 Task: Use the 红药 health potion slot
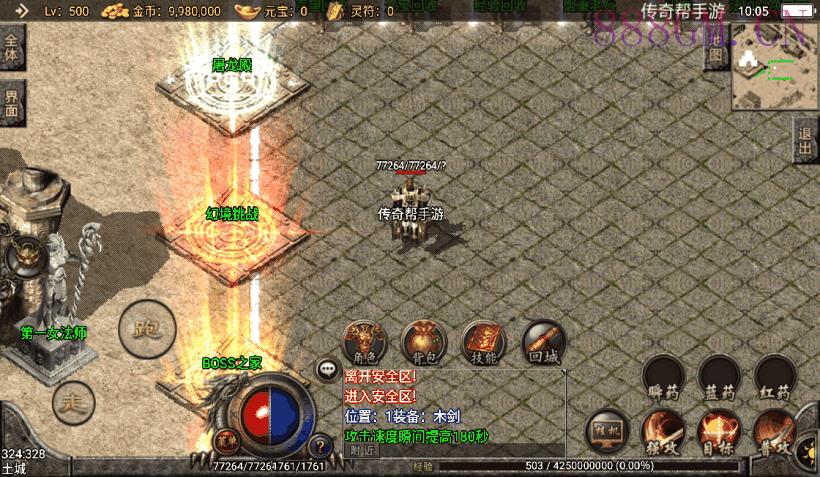(x=775, y=377)
